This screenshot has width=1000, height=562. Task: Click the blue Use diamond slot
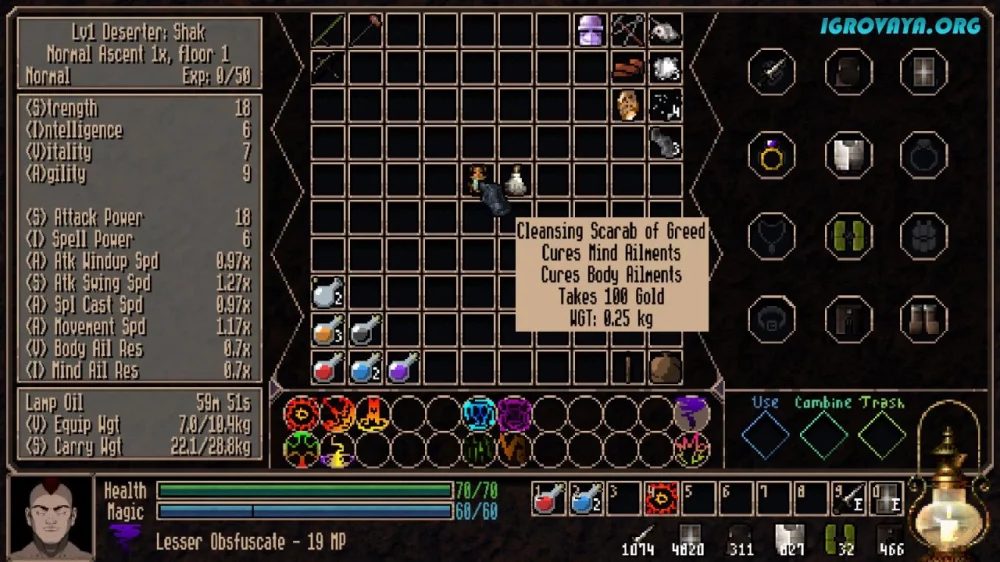766,435
